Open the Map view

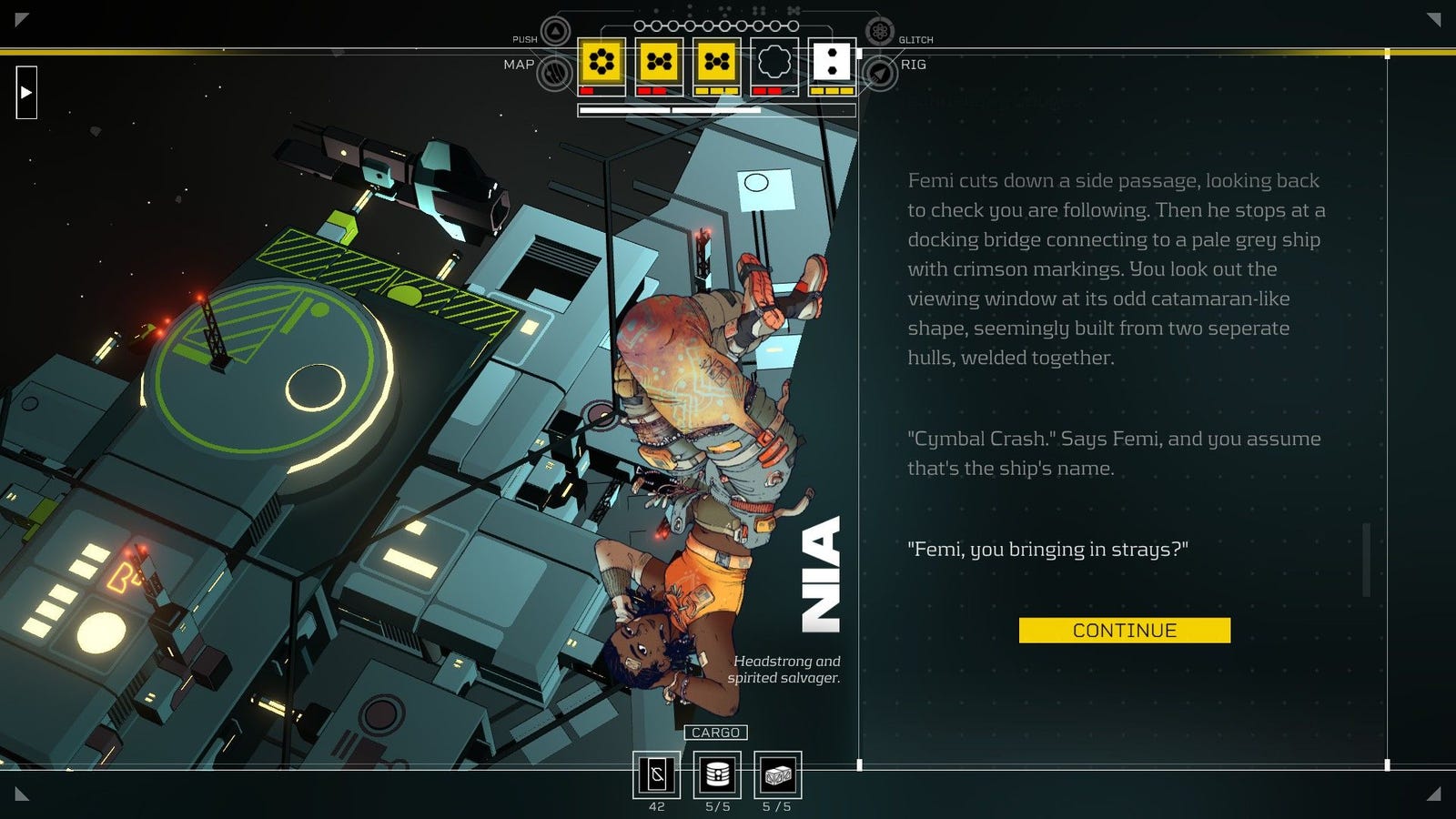tap(554, 73)
